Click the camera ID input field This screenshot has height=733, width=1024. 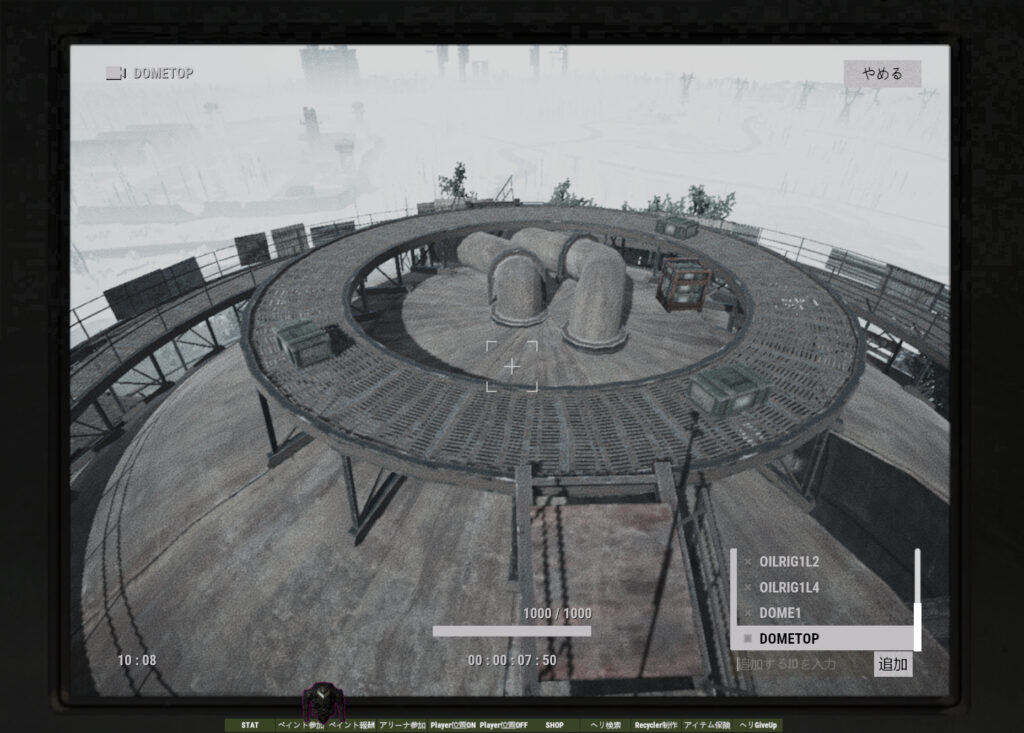pos(802,664)
